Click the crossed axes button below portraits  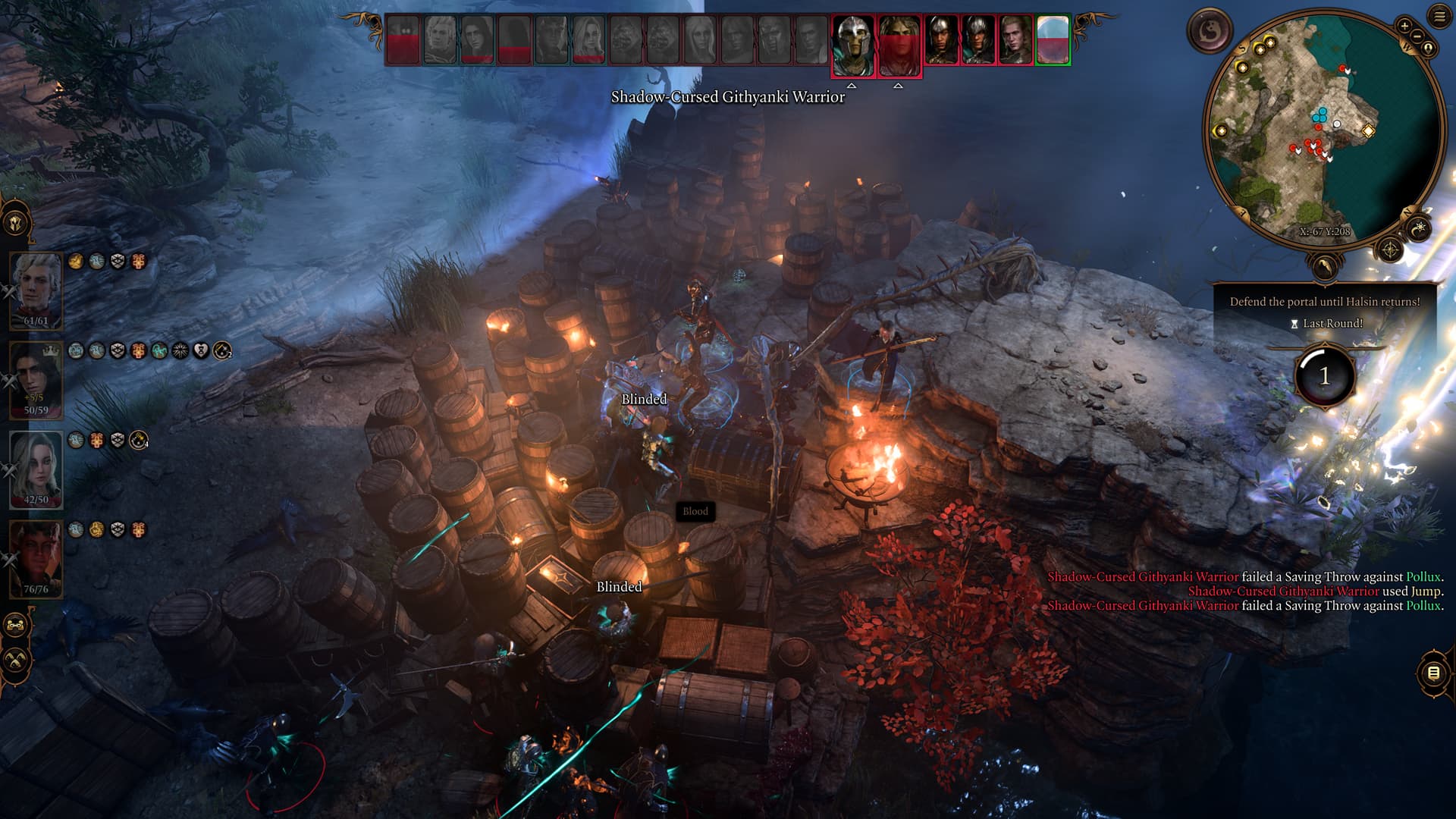16,660
